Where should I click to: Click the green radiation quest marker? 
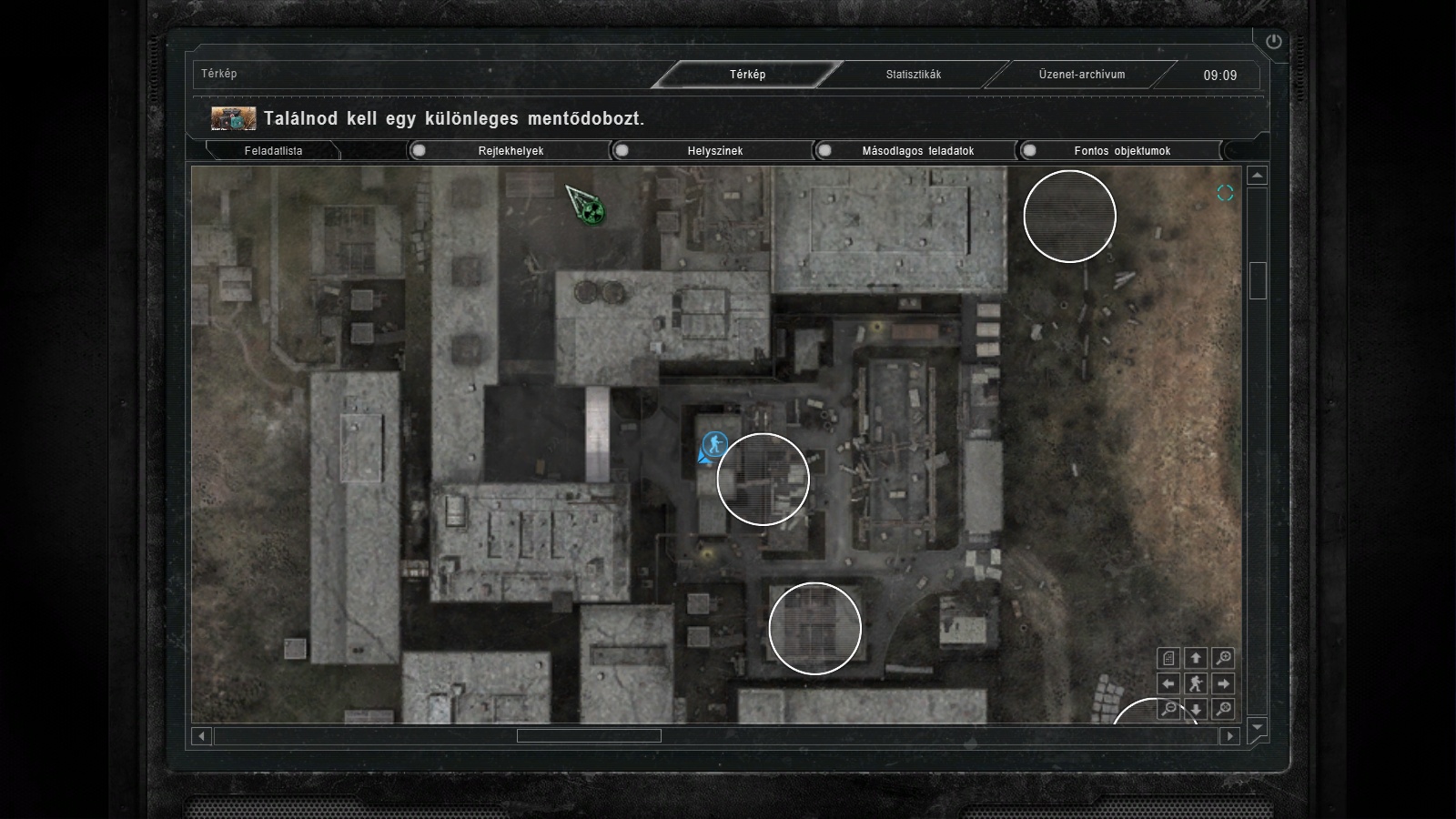[x=593, y=213]
